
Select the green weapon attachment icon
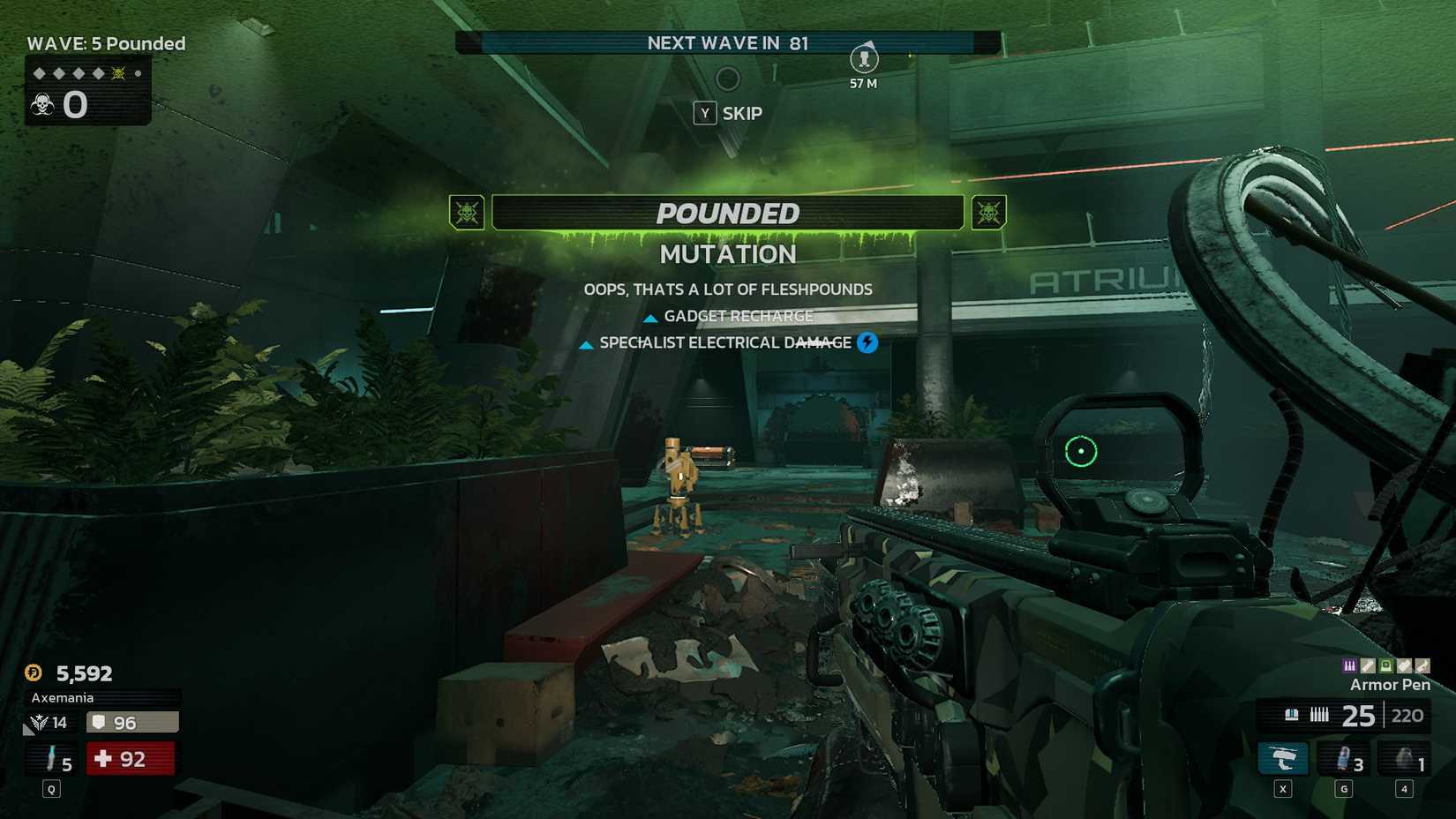pyautogui.click(x=1385, y=667)
